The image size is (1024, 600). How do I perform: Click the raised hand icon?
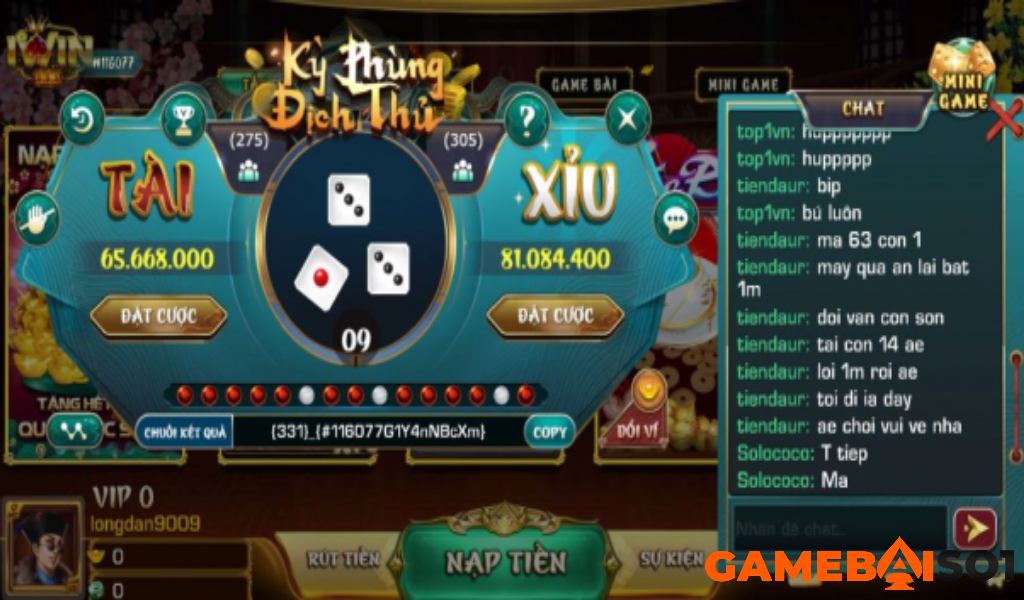(38, 216)
